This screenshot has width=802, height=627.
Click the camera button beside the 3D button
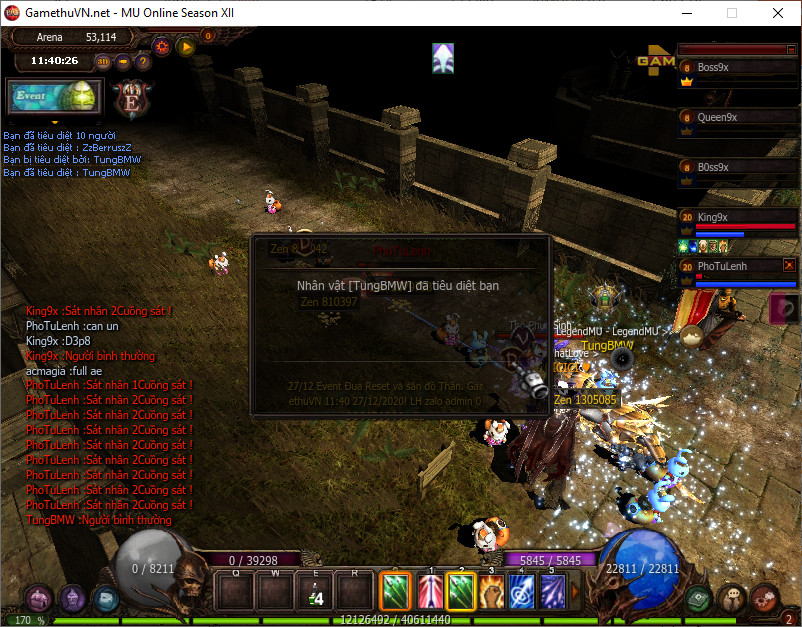click(123, 61)
